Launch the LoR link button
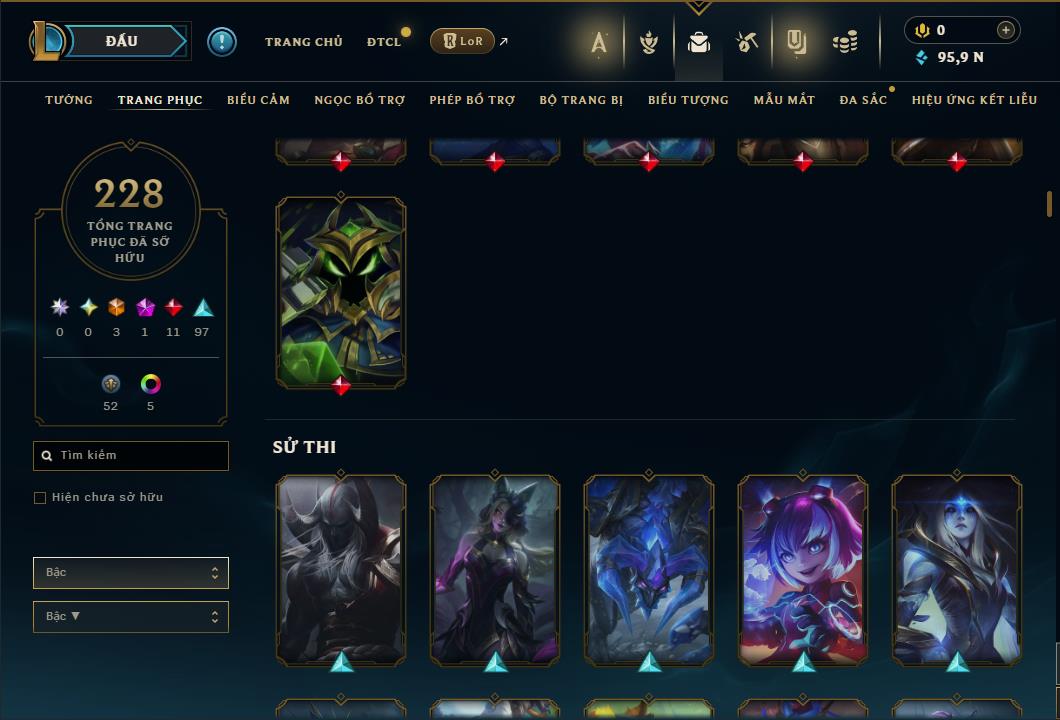 point(462,41)
